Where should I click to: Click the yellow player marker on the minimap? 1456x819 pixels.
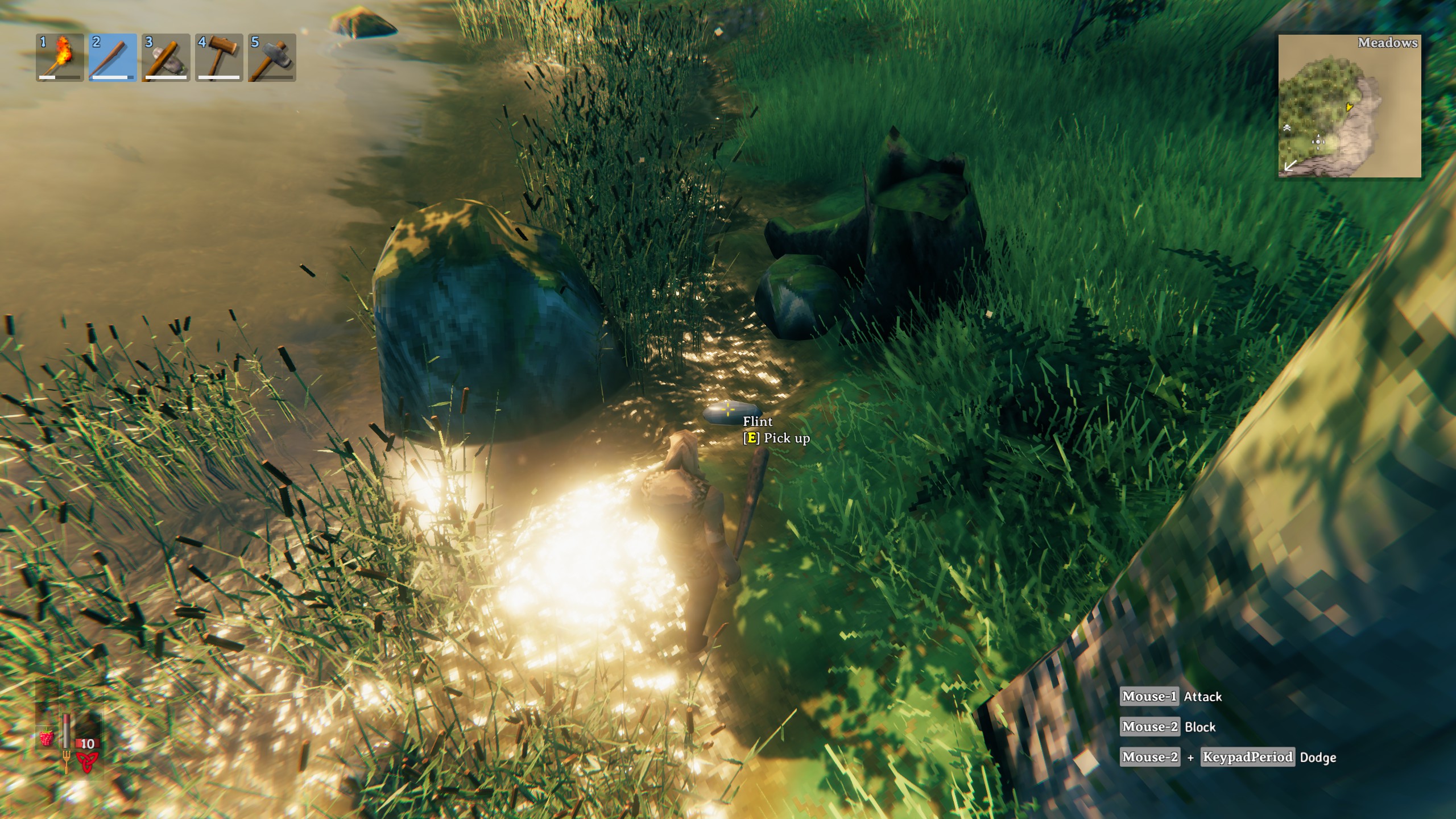click(1349, 106)
